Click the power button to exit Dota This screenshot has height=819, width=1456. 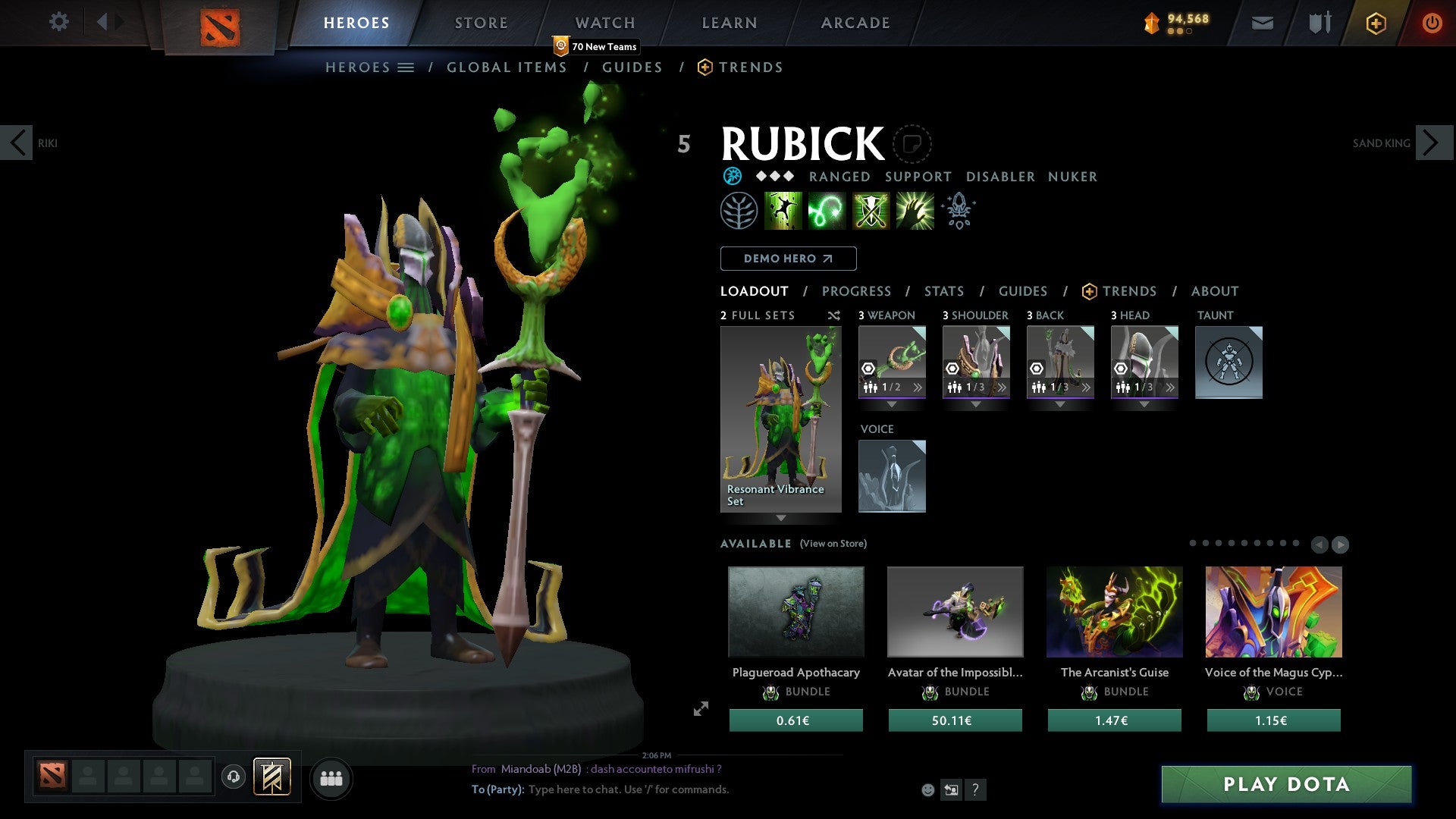1432,23
